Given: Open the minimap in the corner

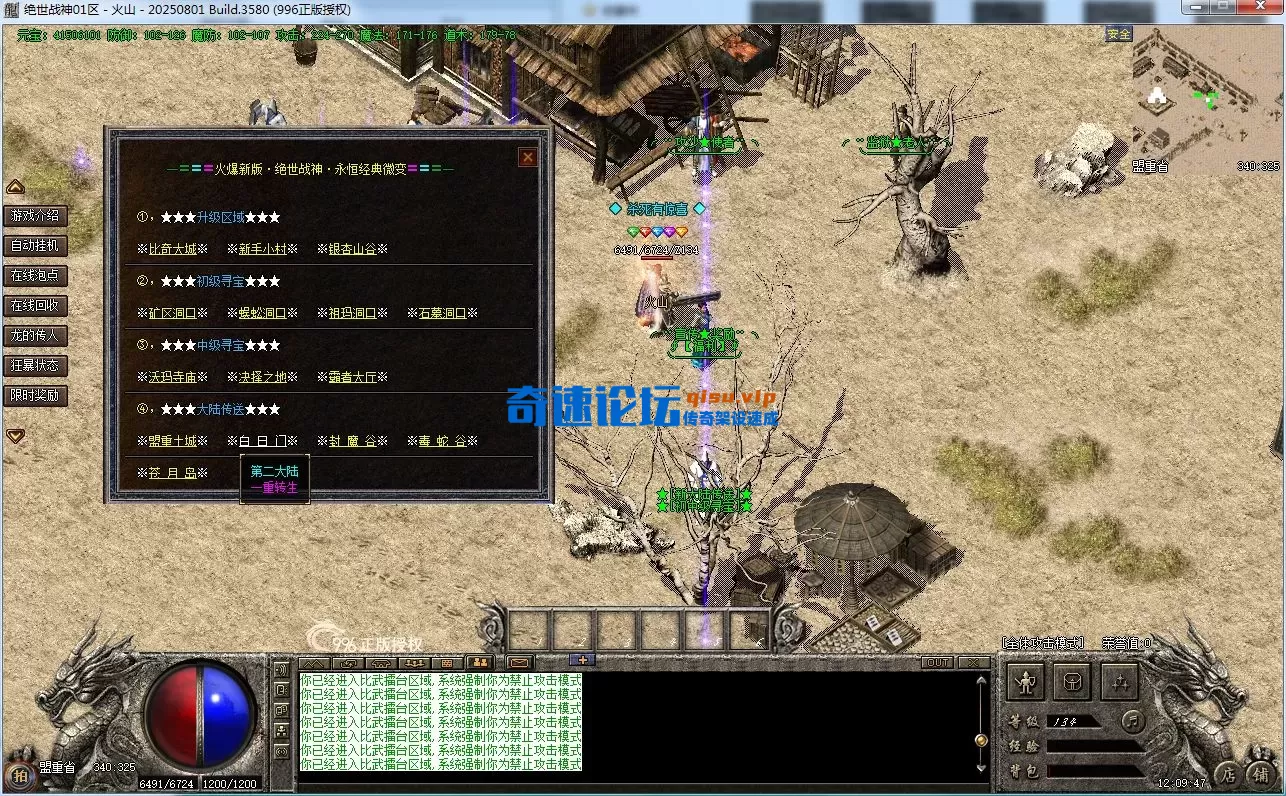Looking at the screenshot, I should pos(1206,100).
